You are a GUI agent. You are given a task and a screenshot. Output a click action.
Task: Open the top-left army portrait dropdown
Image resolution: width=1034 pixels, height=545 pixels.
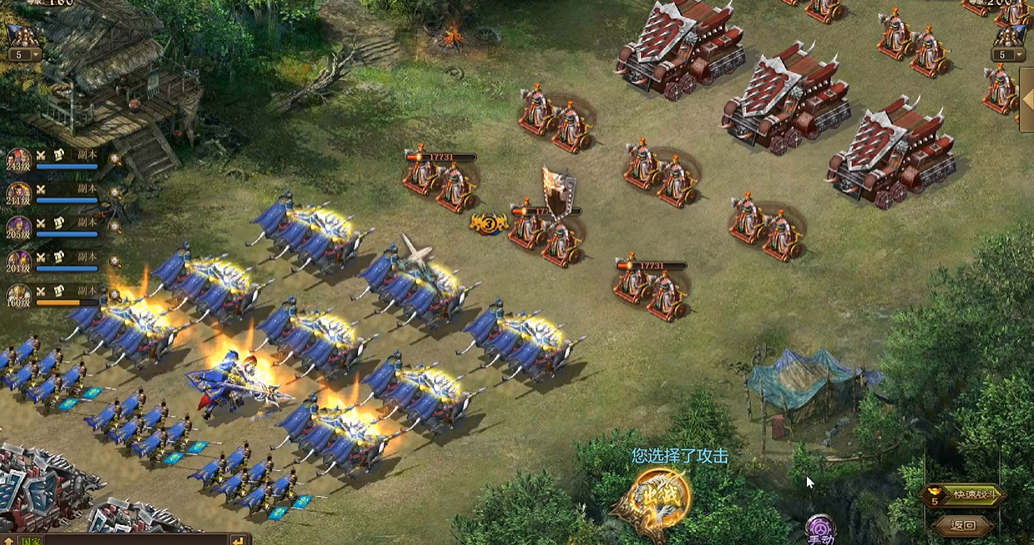coord(24,55)
